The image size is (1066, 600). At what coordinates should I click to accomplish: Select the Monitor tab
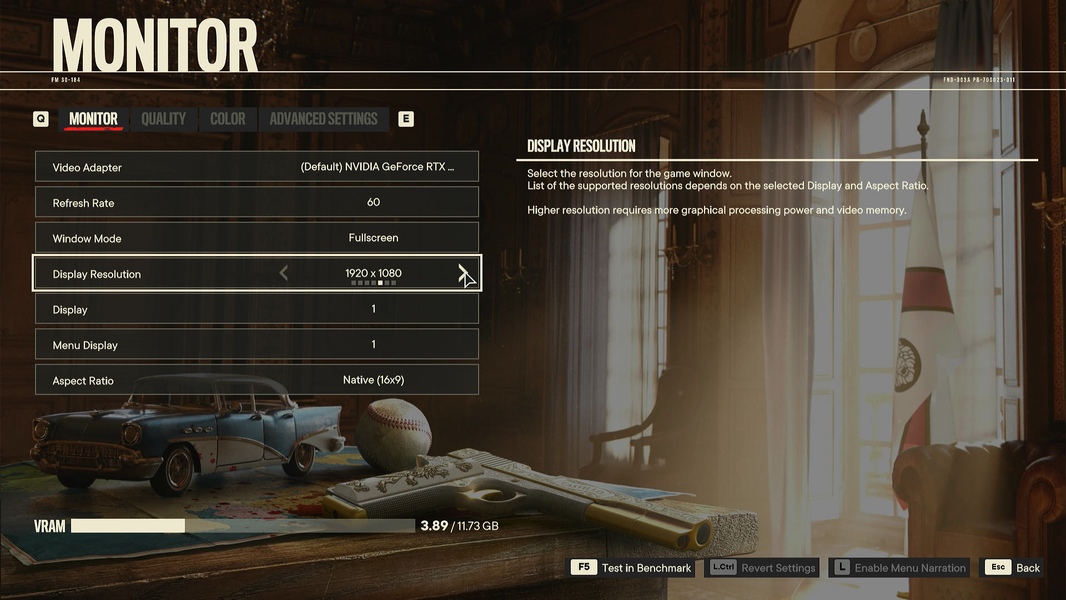pyautogui.click(x=93, y=119)
